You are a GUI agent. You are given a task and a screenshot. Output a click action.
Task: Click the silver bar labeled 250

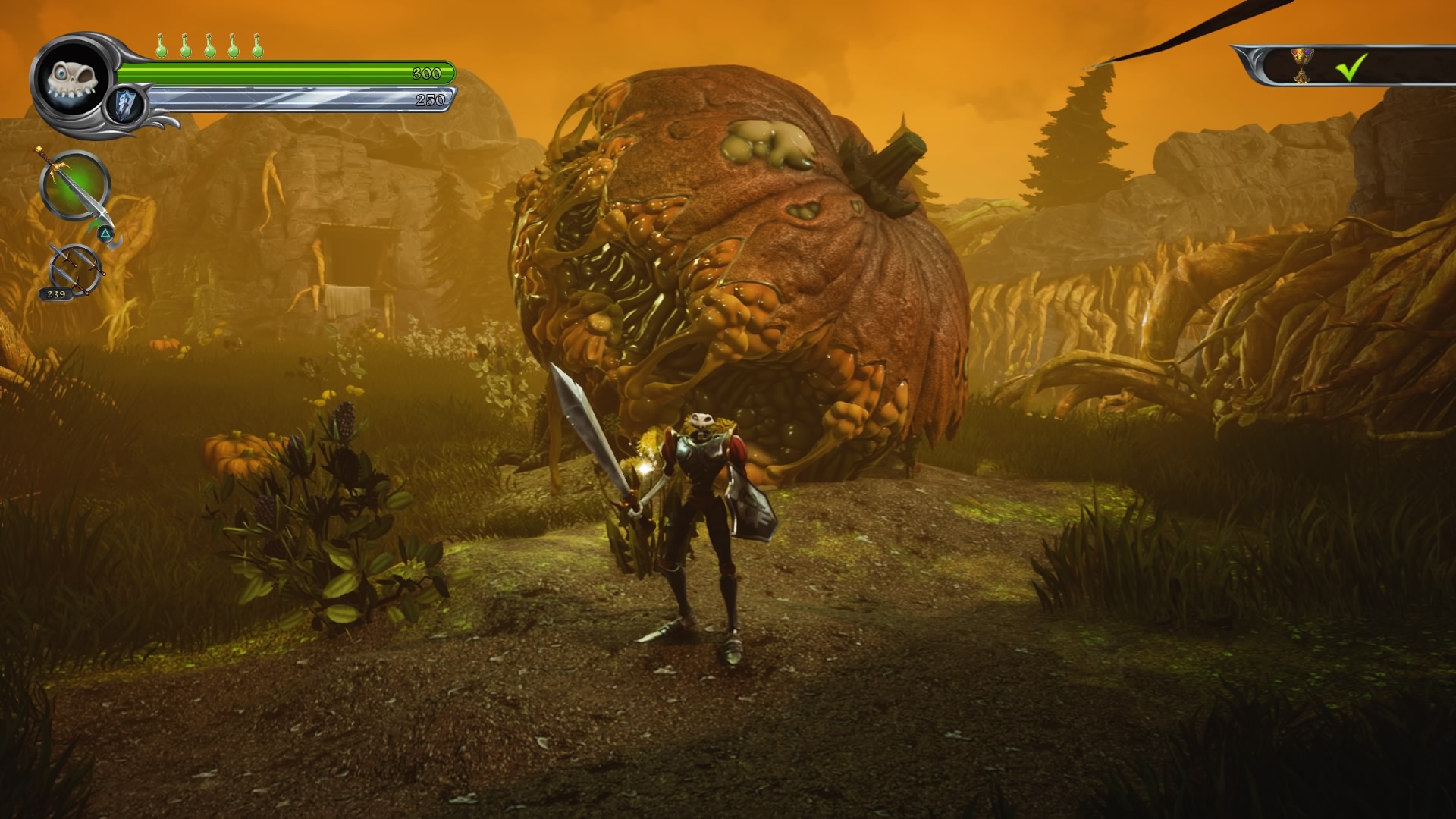pos(431,99)
